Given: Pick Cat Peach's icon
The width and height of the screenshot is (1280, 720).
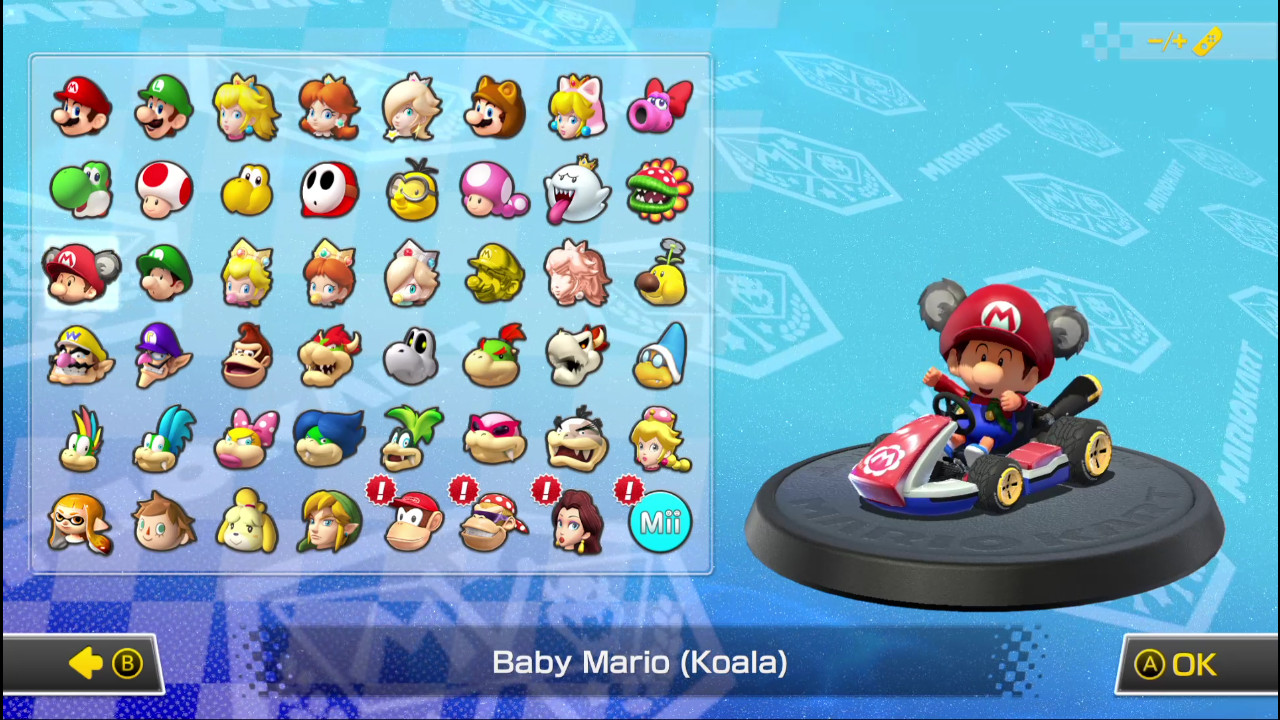Looking at the screenshot, I should (x=578, y=105).
